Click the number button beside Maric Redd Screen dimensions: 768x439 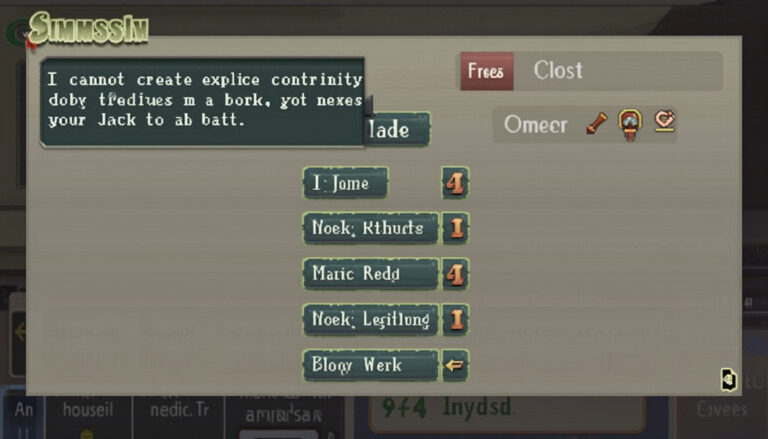455,273
